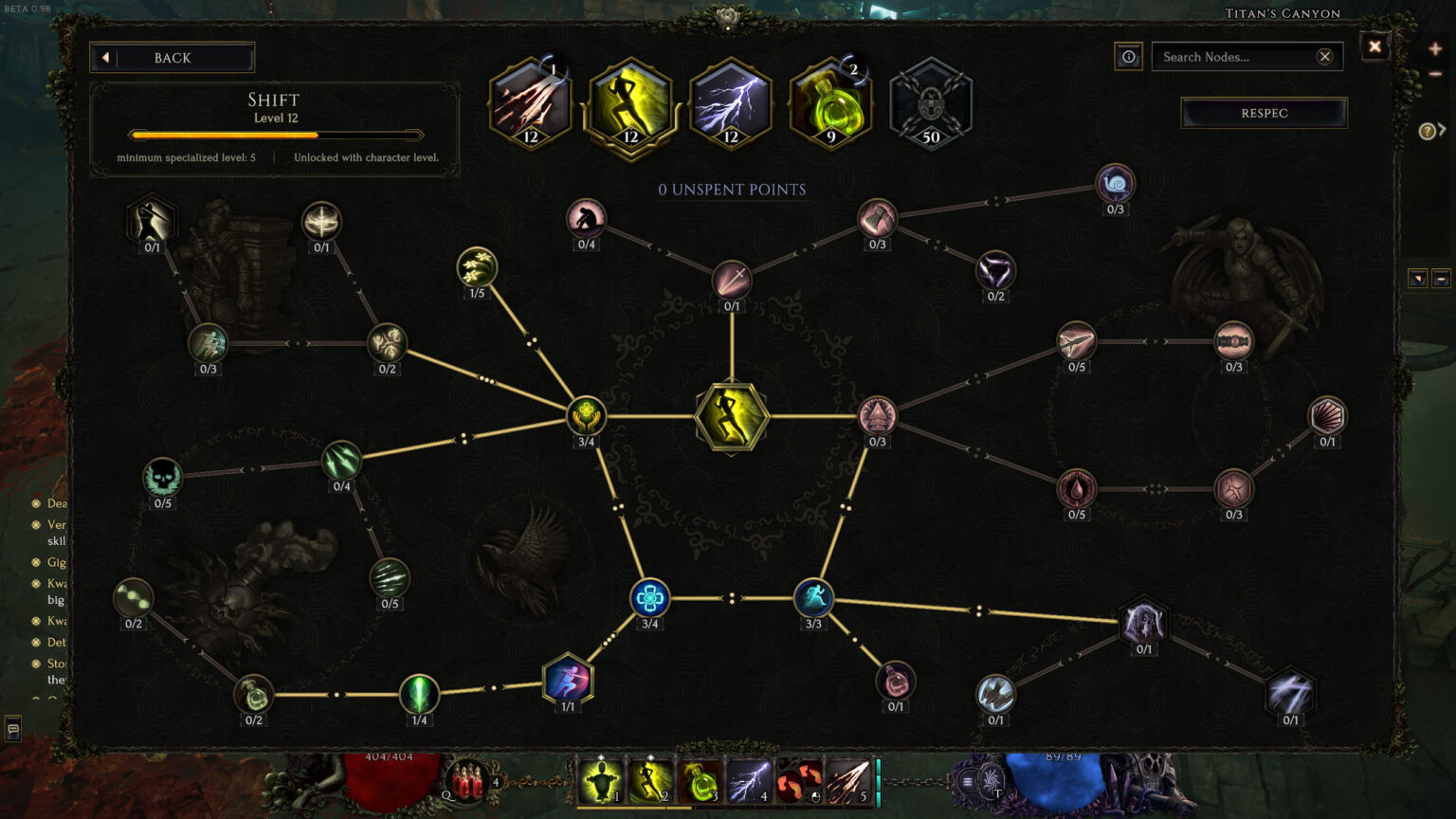Select the green skull node at 0/5

pos(162,477)
